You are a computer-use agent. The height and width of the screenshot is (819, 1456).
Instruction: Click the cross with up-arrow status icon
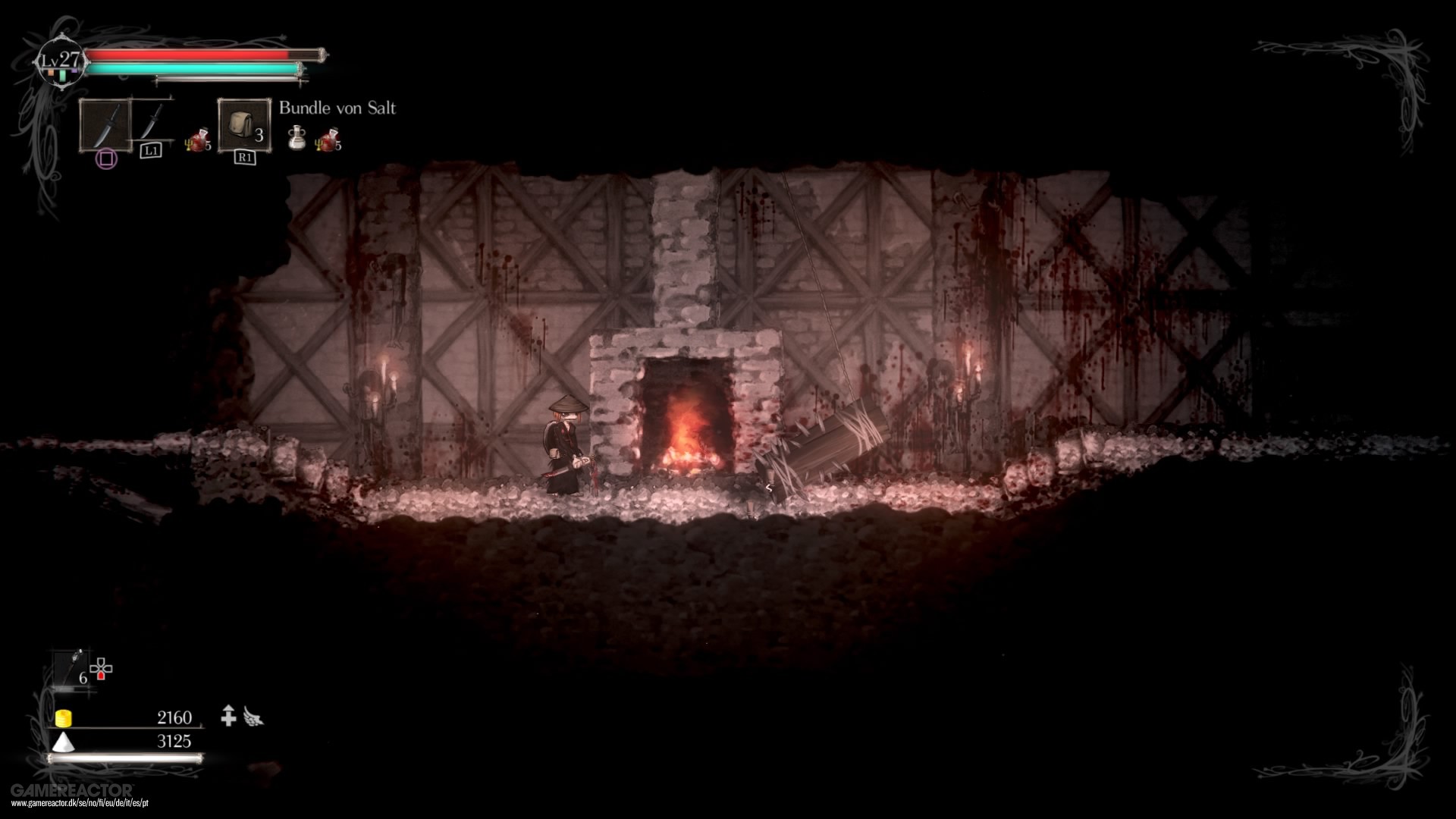[x=228, y=716]
